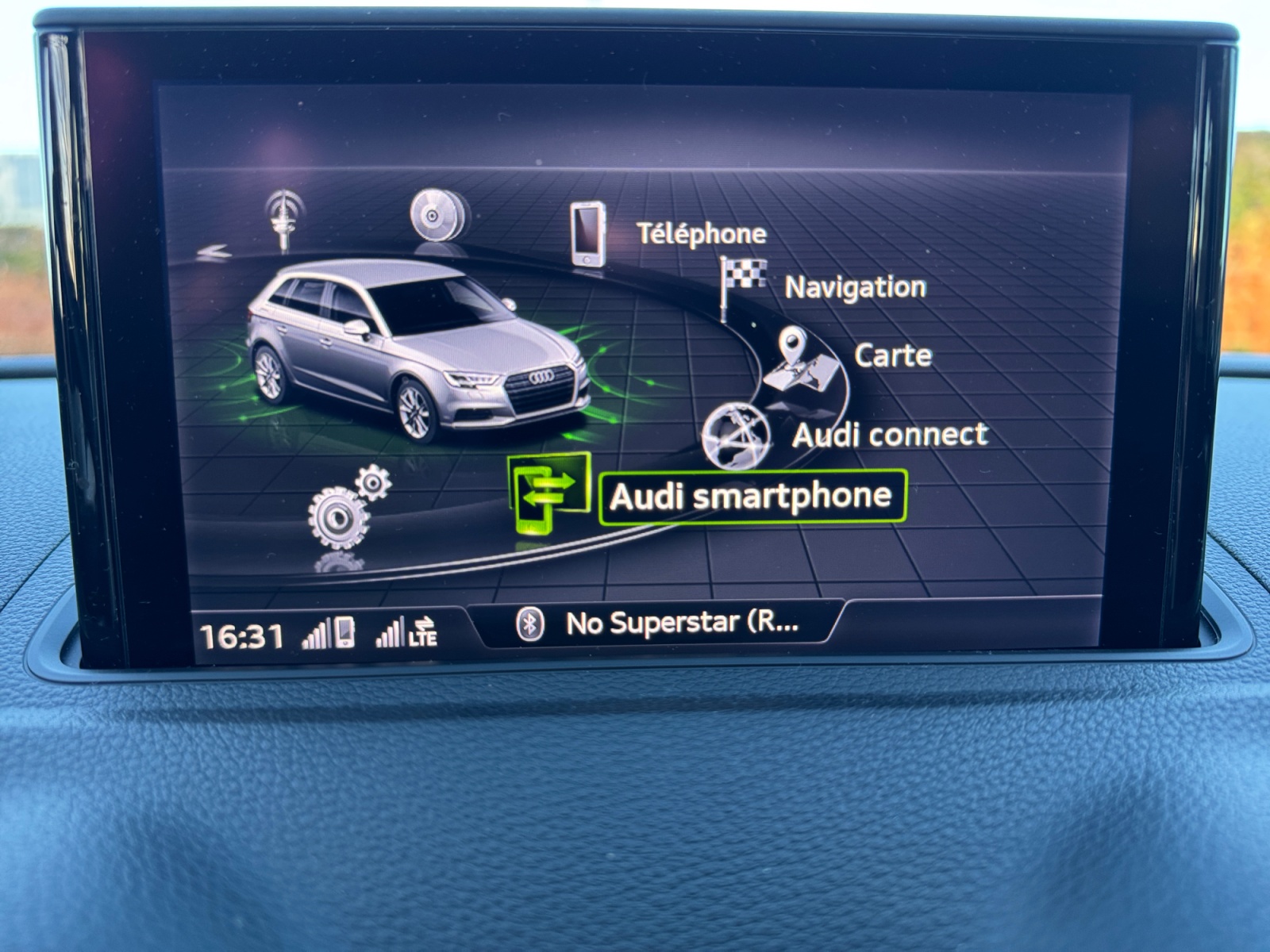Choose Carte from the menu
This screenshot has height=952, width=1270.
point(892,356)
